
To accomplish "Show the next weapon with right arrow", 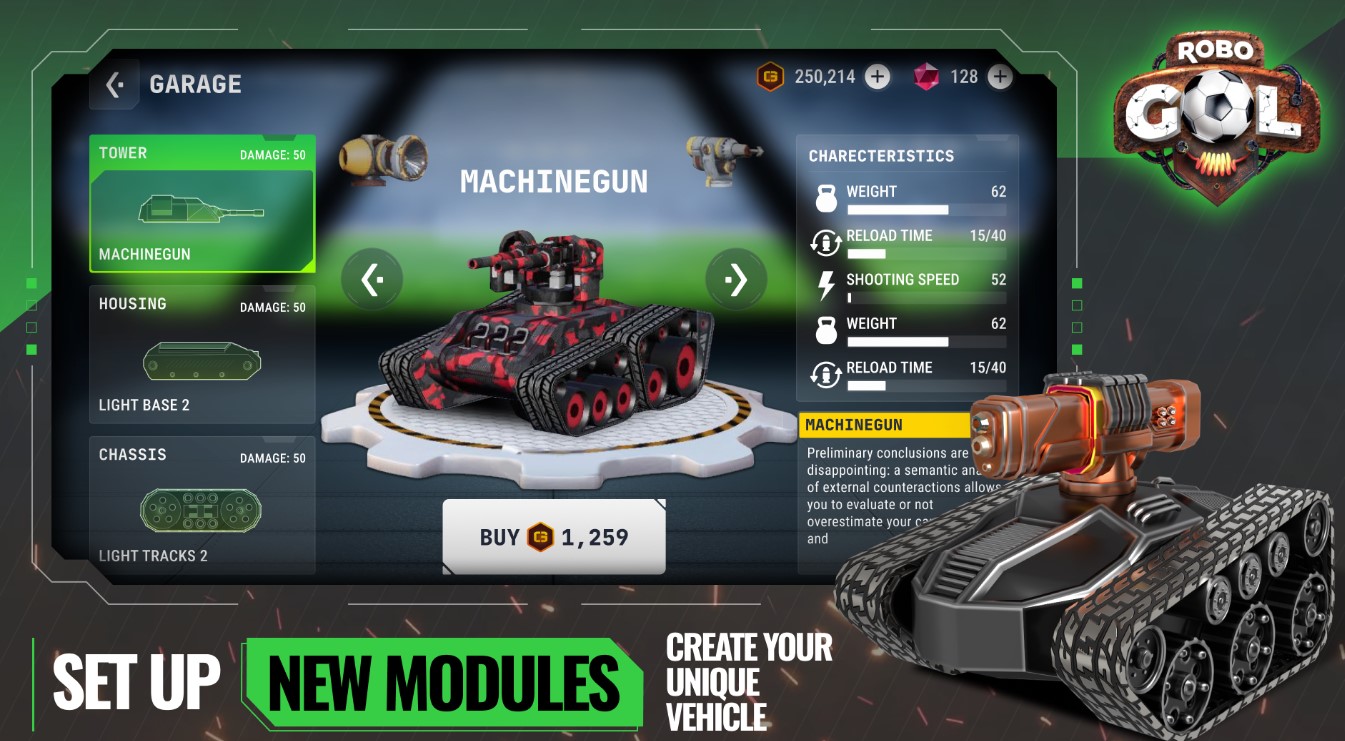I will 736,280.
